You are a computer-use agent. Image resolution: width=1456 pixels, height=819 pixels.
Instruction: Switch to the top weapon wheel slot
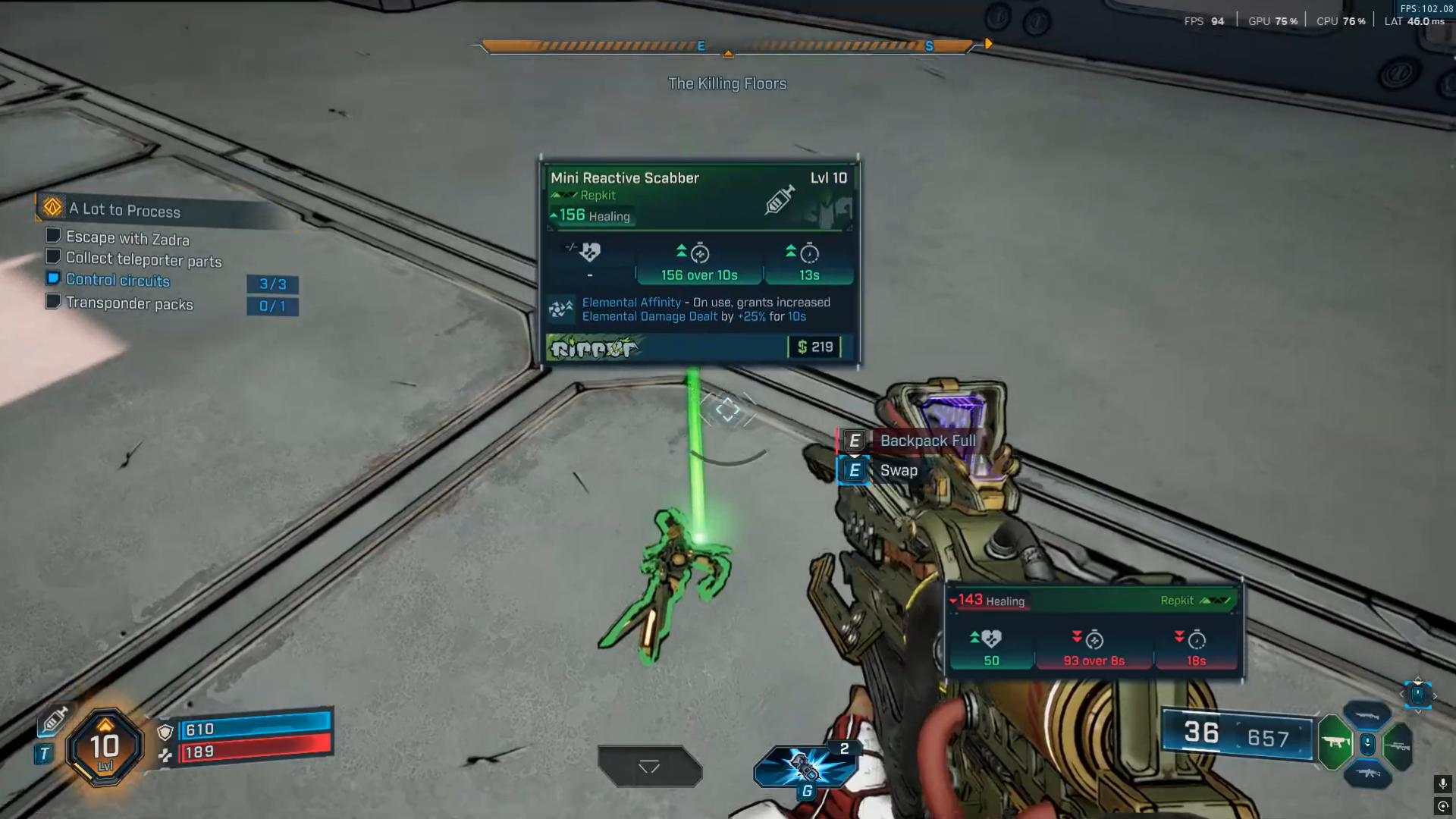click(1367, 715)
